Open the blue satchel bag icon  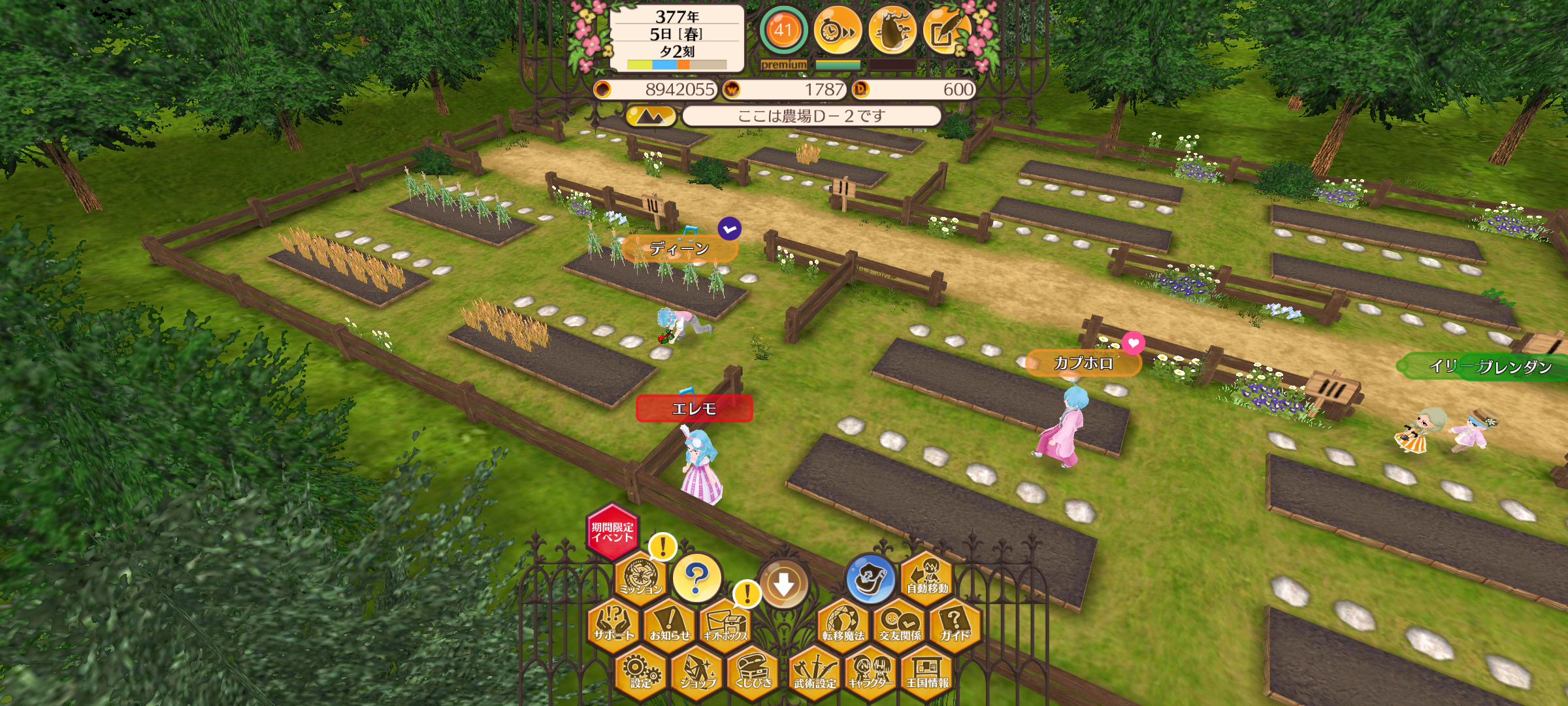tap(870, 579)
